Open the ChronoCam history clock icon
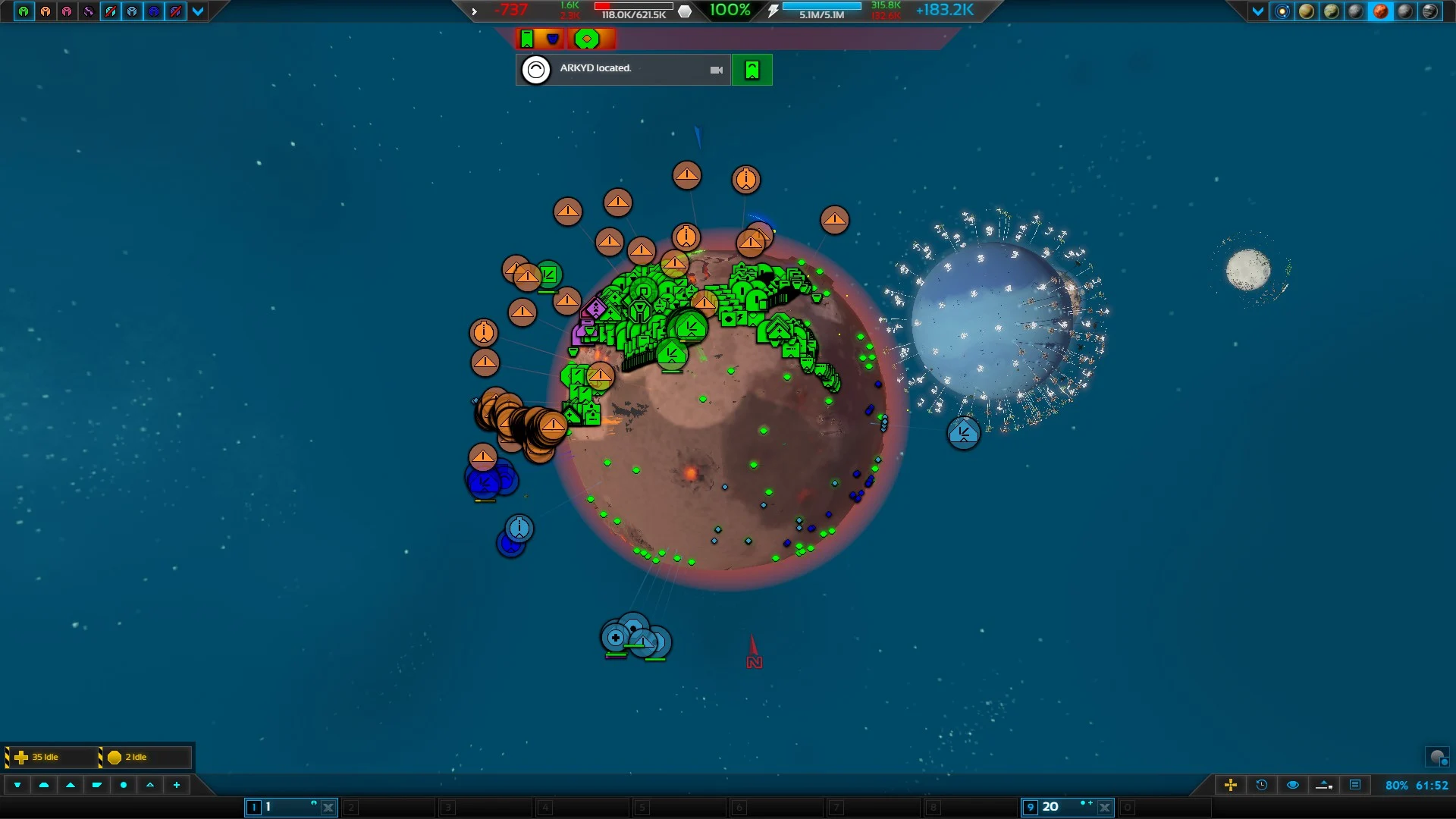The image size is (1456, 819). [1260, 786]
